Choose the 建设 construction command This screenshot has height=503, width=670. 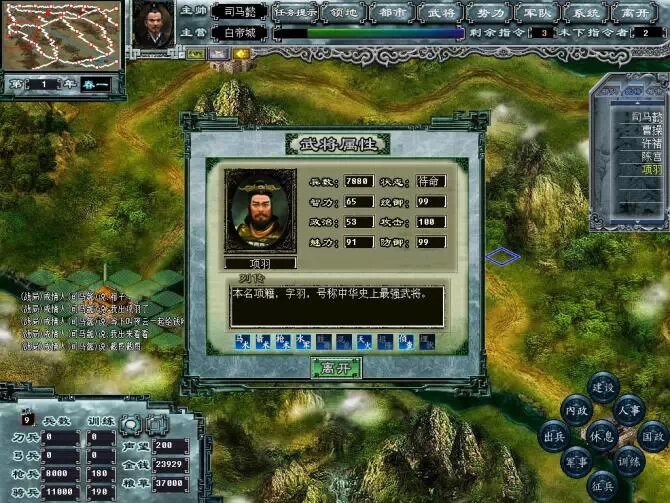603,386
